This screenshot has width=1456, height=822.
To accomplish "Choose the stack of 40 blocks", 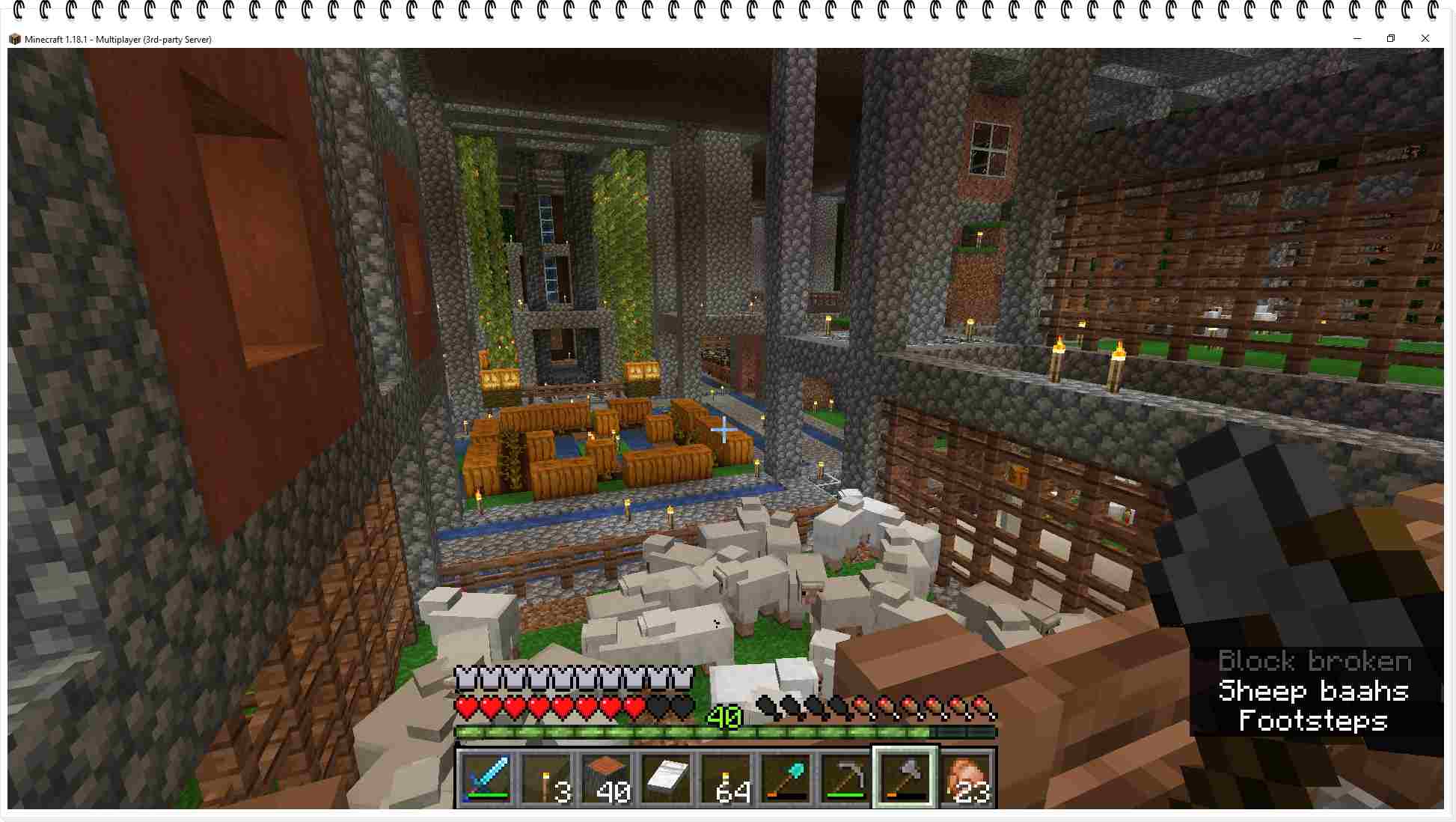I will (606, 778).
